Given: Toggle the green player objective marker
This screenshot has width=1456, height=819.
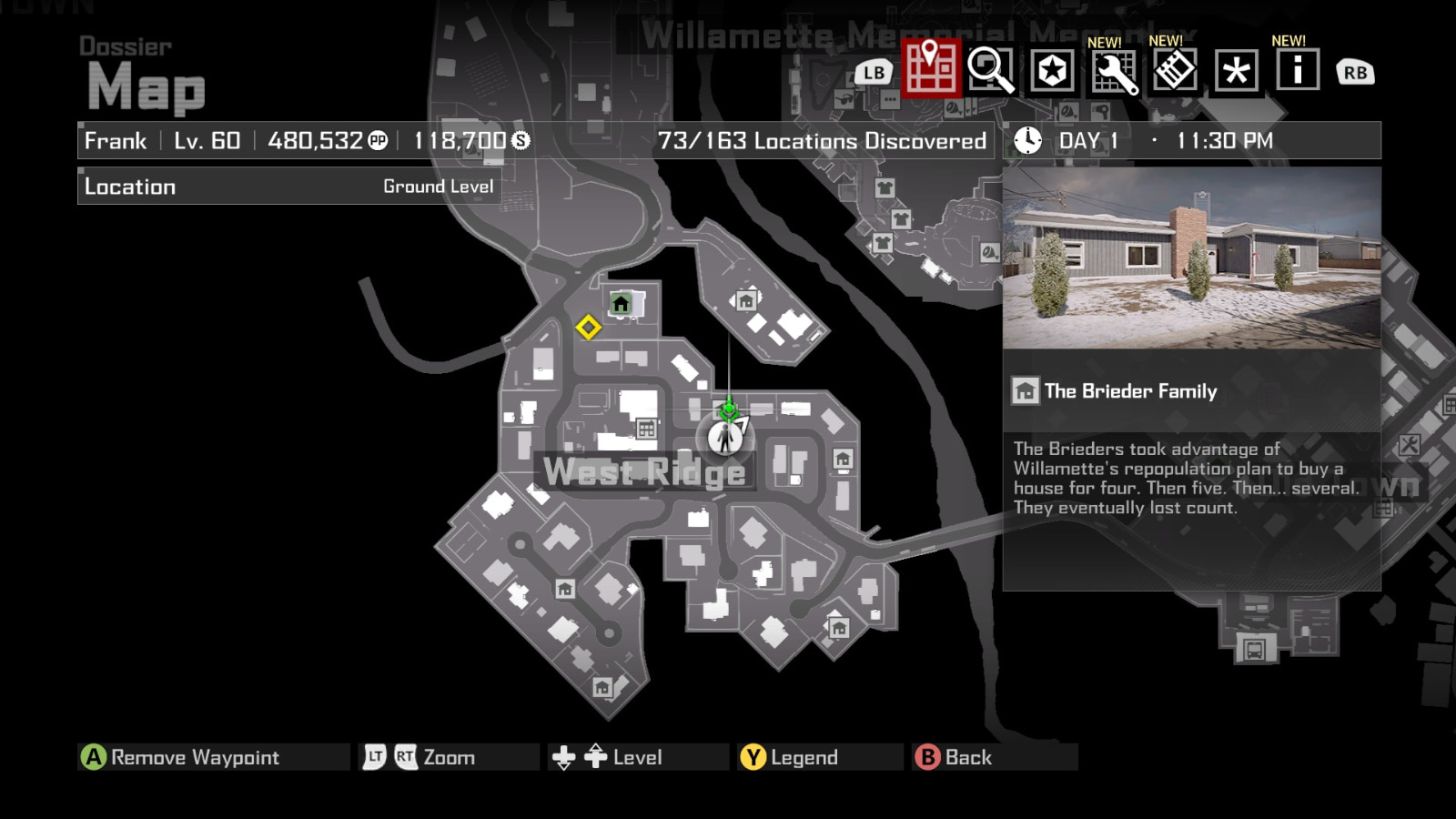Looking at the screenshot, I should coord(728,411).
